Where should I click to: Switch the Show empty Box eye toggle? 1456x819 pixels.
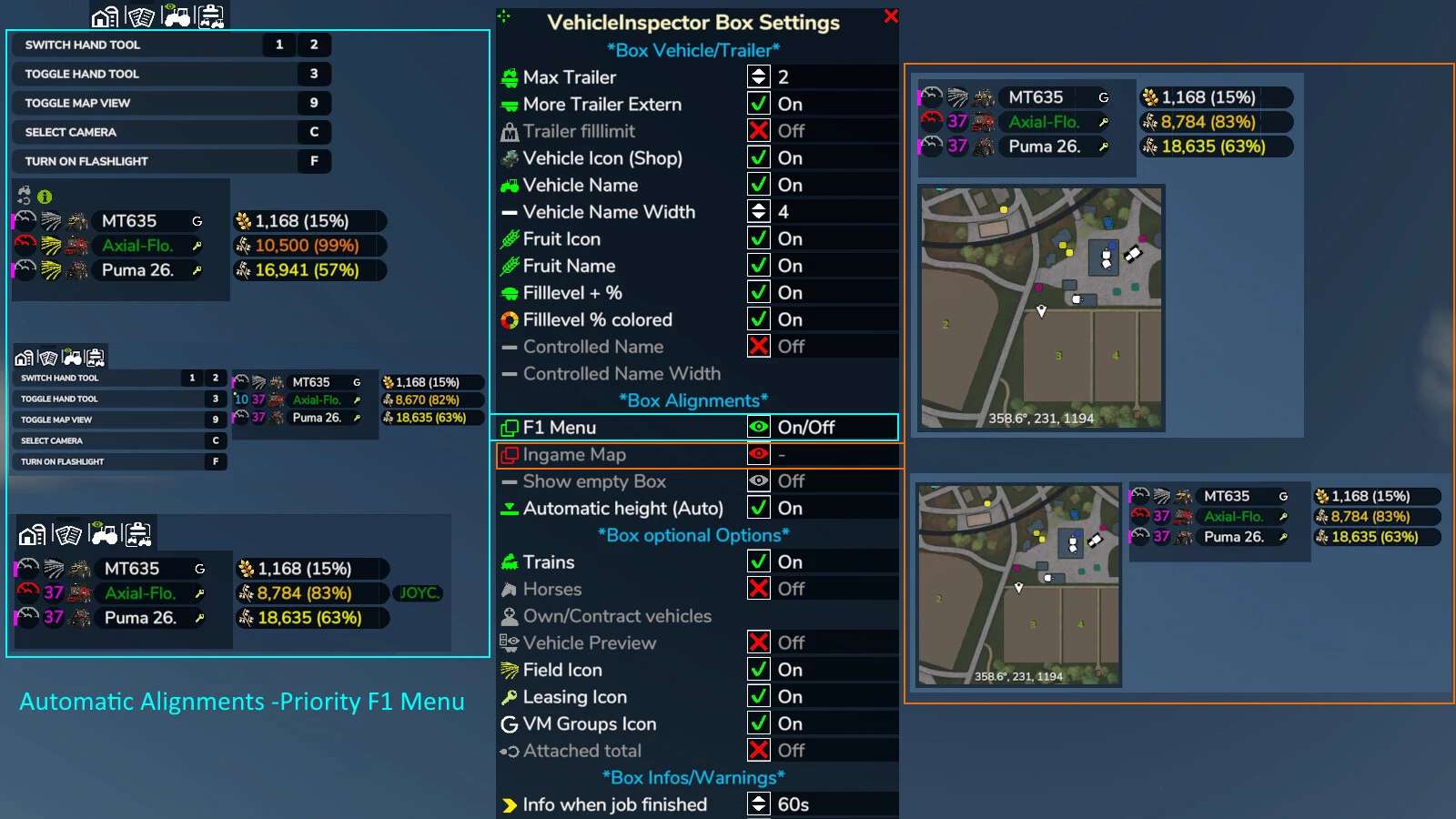759,481
